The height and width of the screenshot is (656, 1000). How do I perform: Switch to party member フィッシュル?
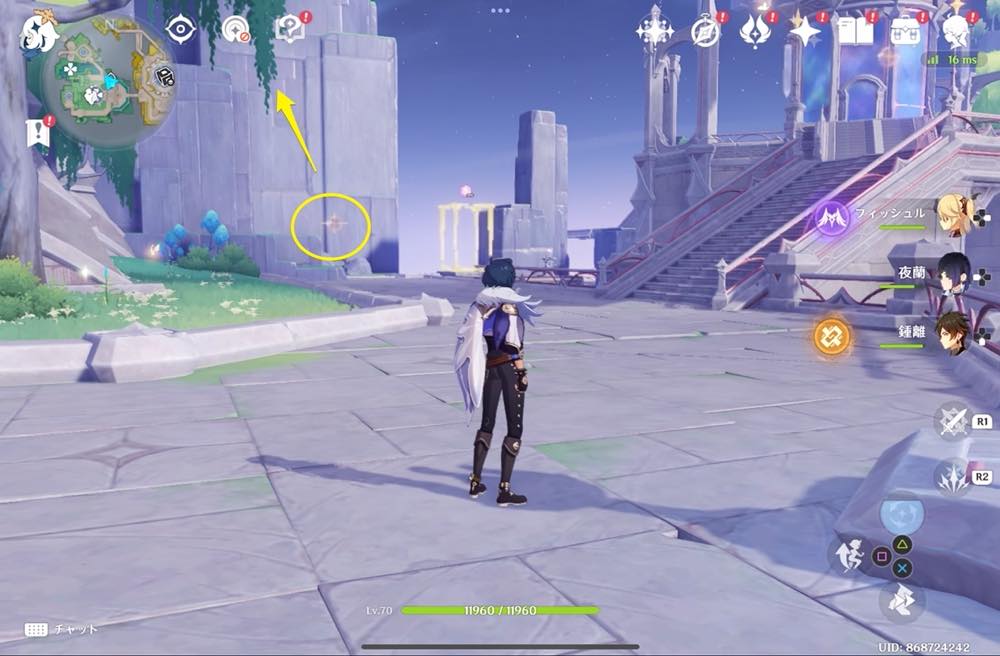(953, 213)
